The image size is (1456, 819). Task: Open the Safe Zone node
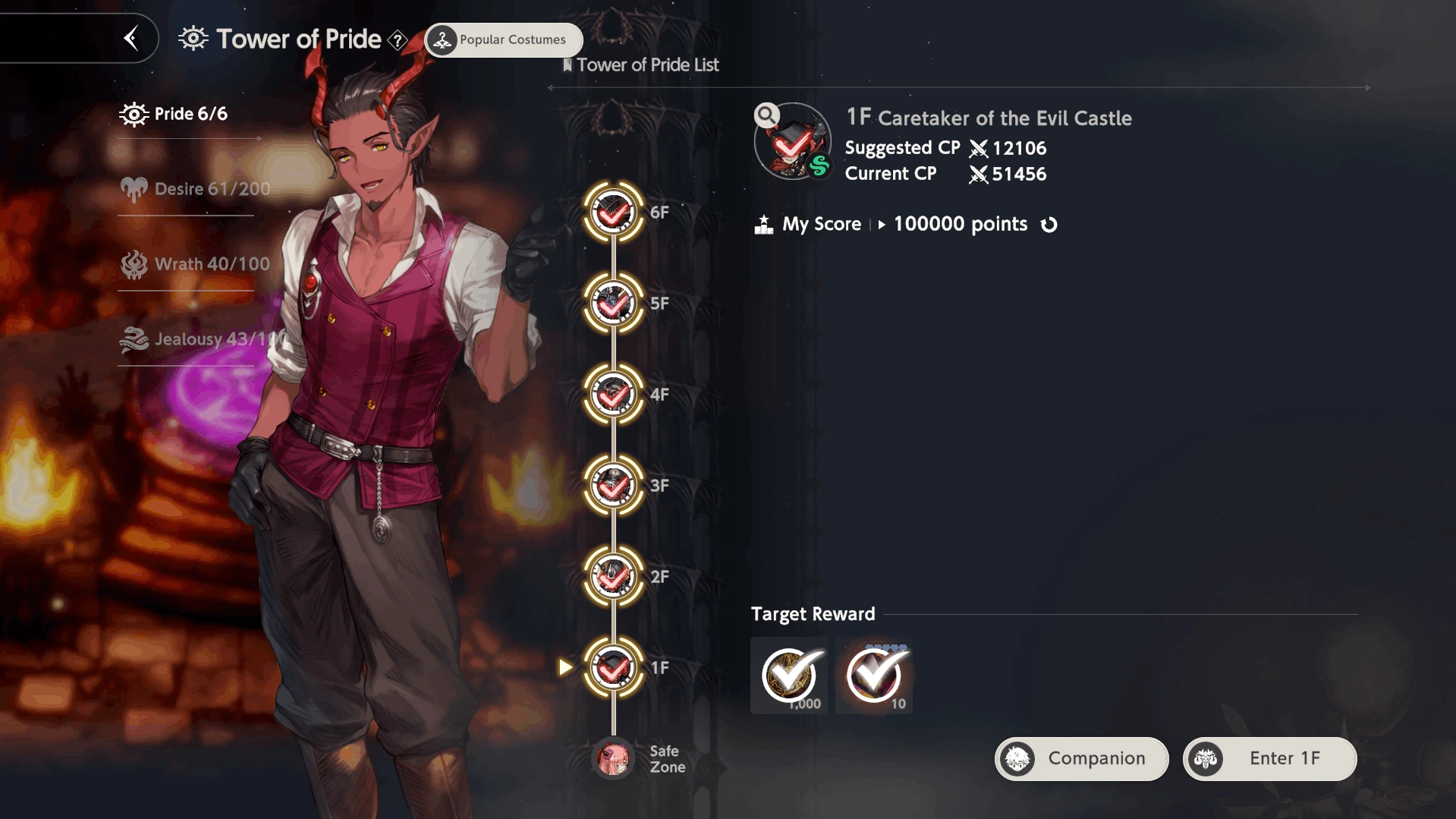(613, 758)
